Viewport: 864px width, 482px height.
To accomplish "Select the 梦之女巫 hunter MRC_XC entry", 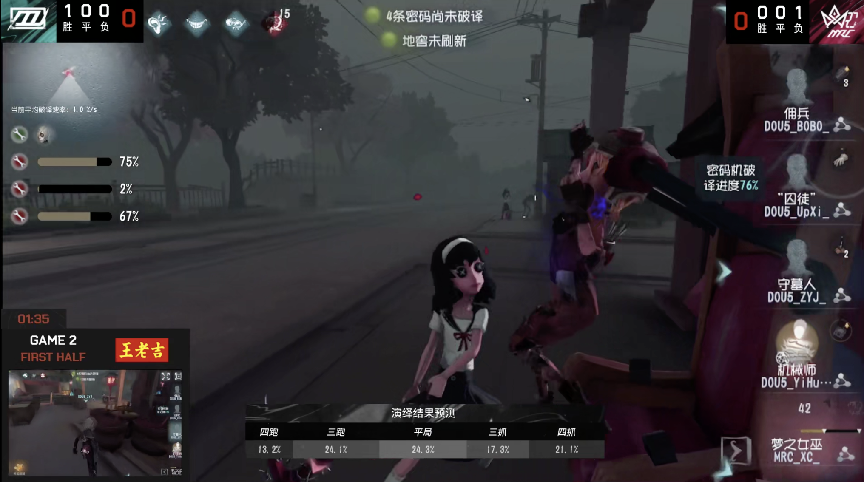I will 795,450.
